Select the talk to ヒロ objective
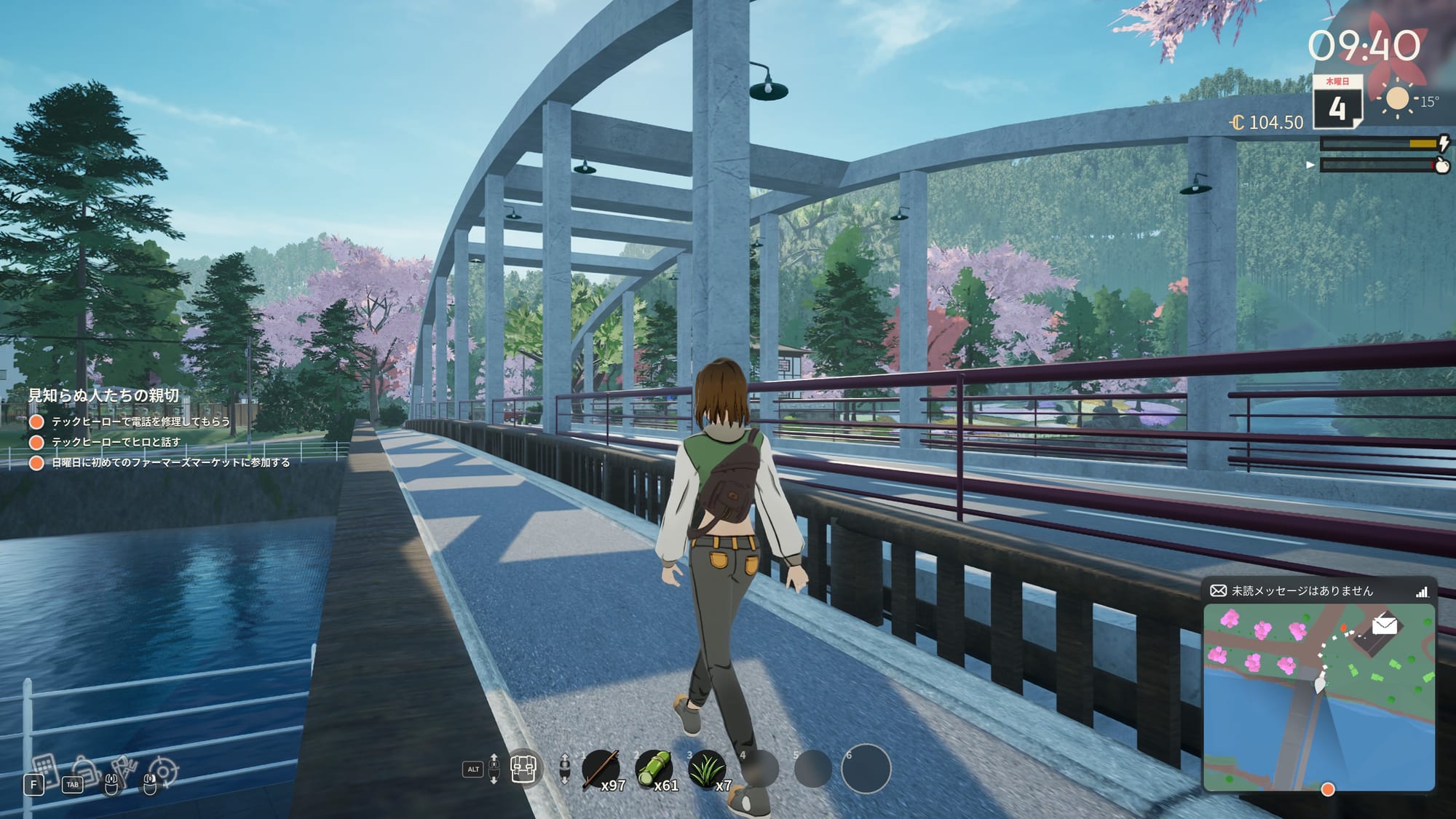The image size is (1456, 819). (116, 442)
